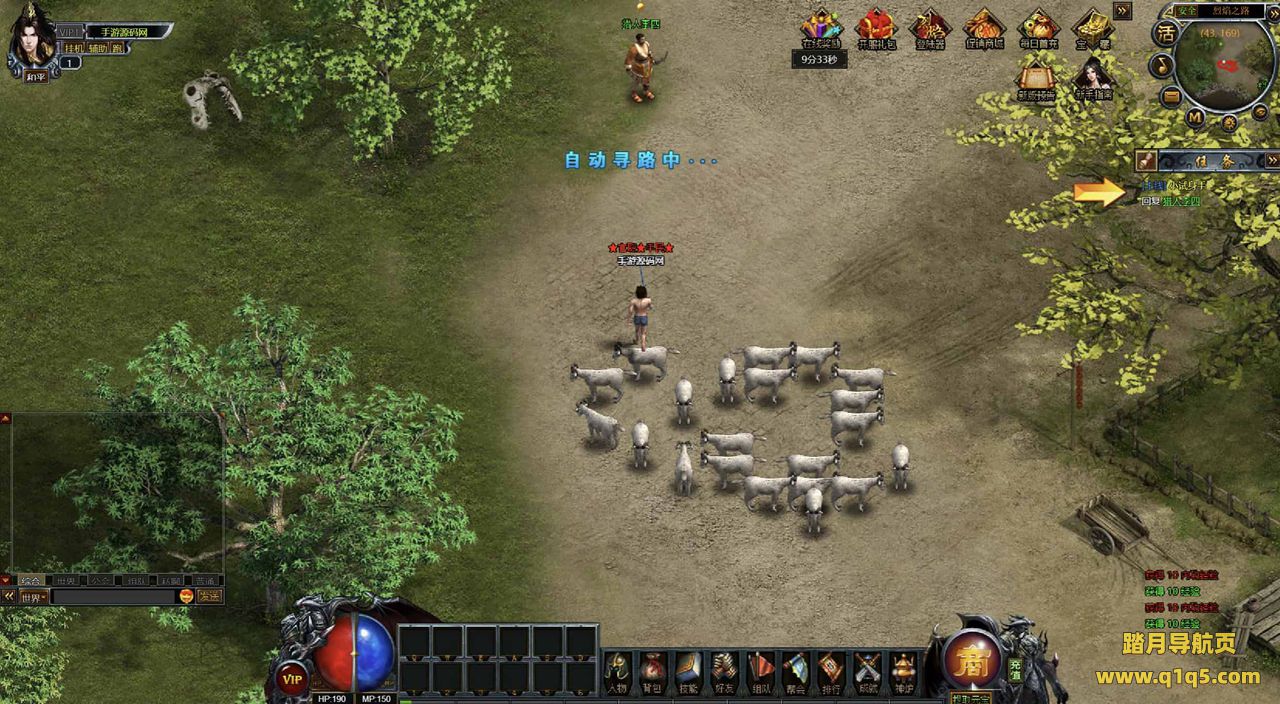The width and height of the screenshot is (1280, 704).
Task: Switch the 和平 peace attack mode
Action: [36, 76]
